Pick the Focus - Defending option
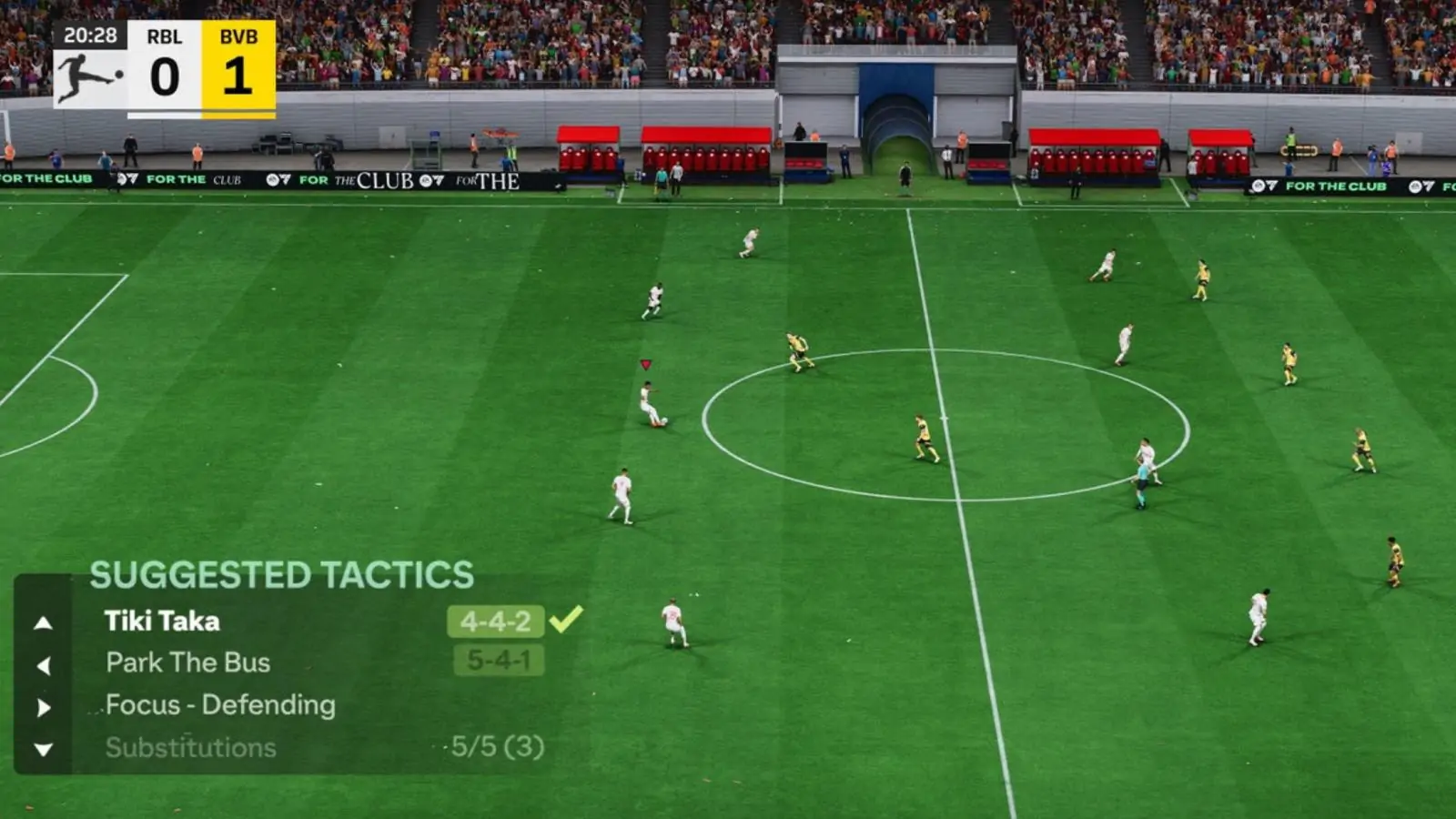Viewport: 1456px width, 819px height. (220, 705)
